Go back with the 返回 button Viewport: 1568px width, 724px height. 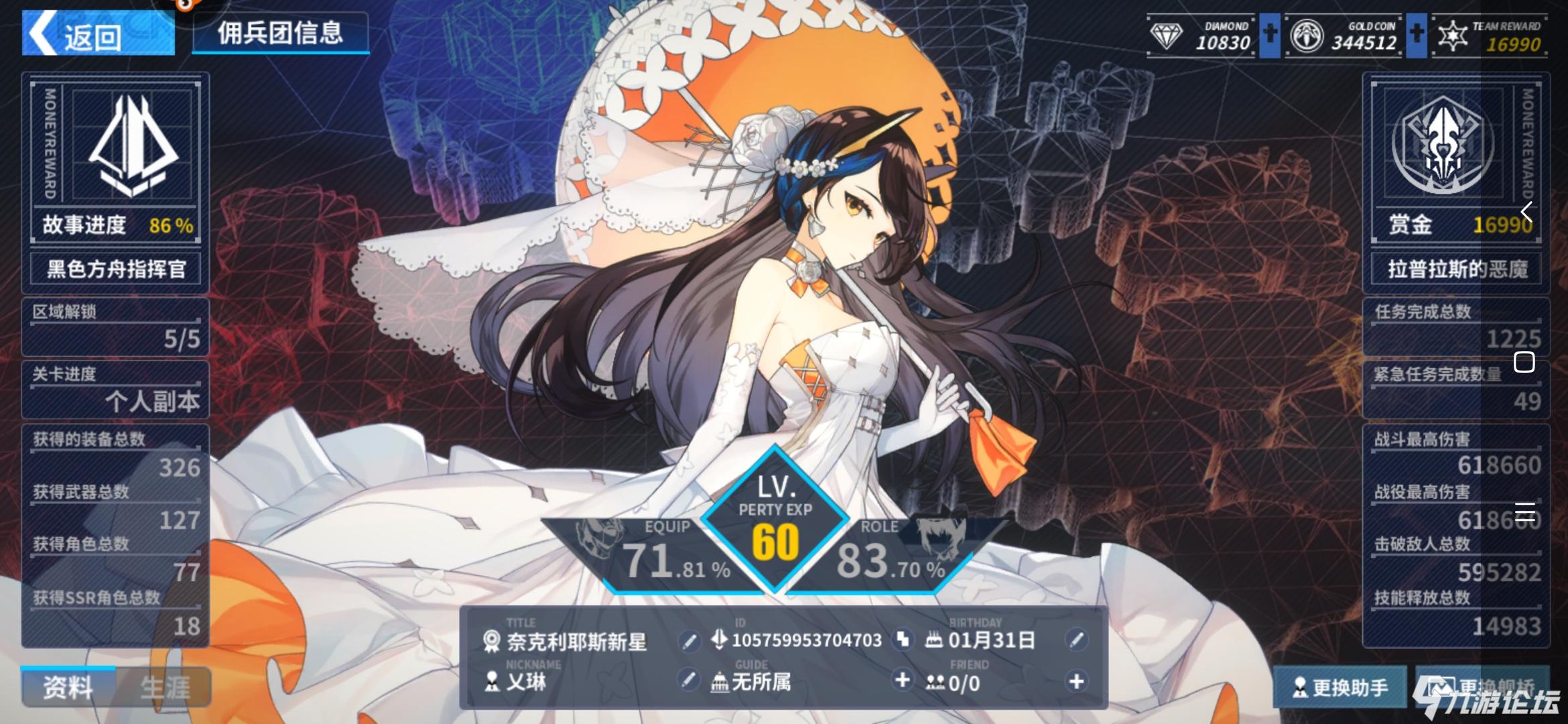tap(98, 35)
